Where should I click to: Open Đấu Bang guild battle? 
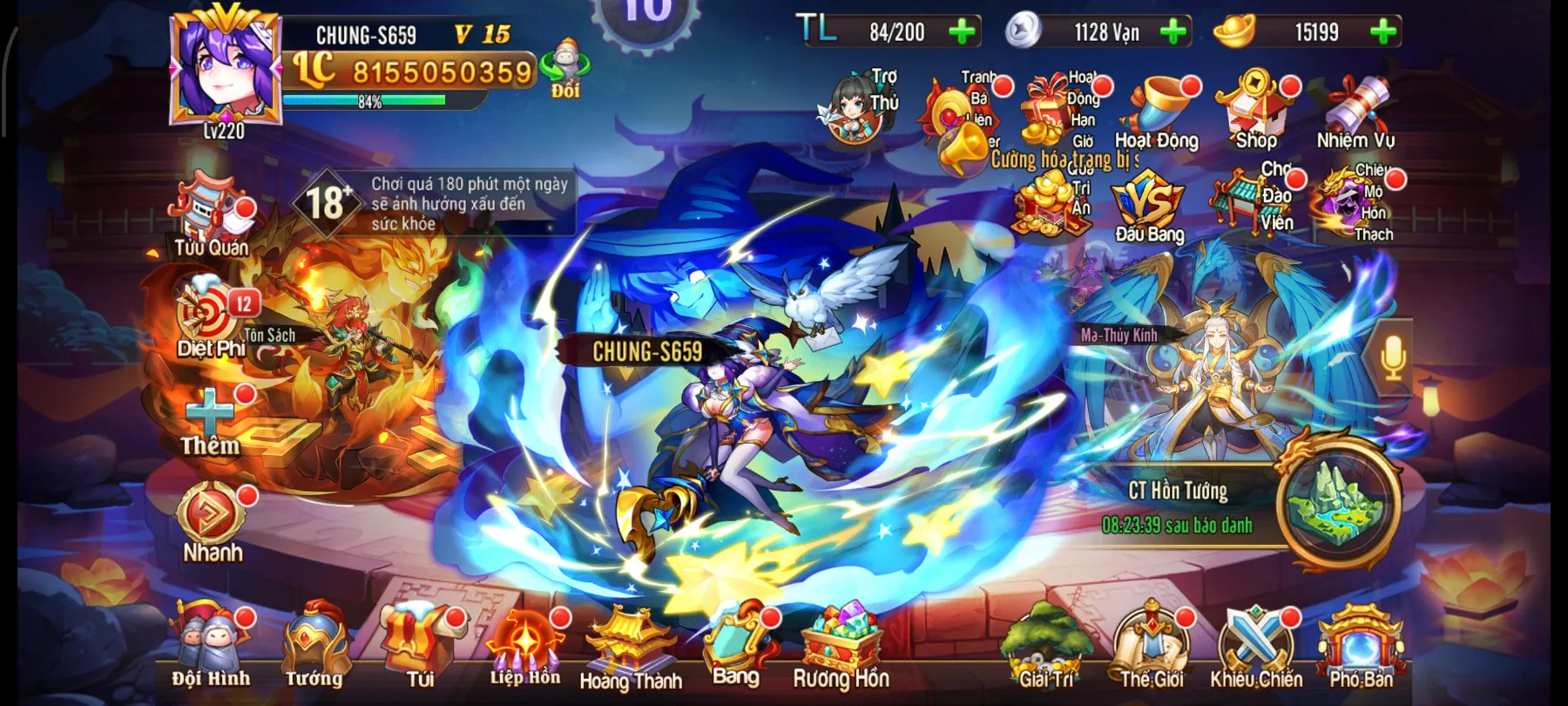[x=1146, y=200]
